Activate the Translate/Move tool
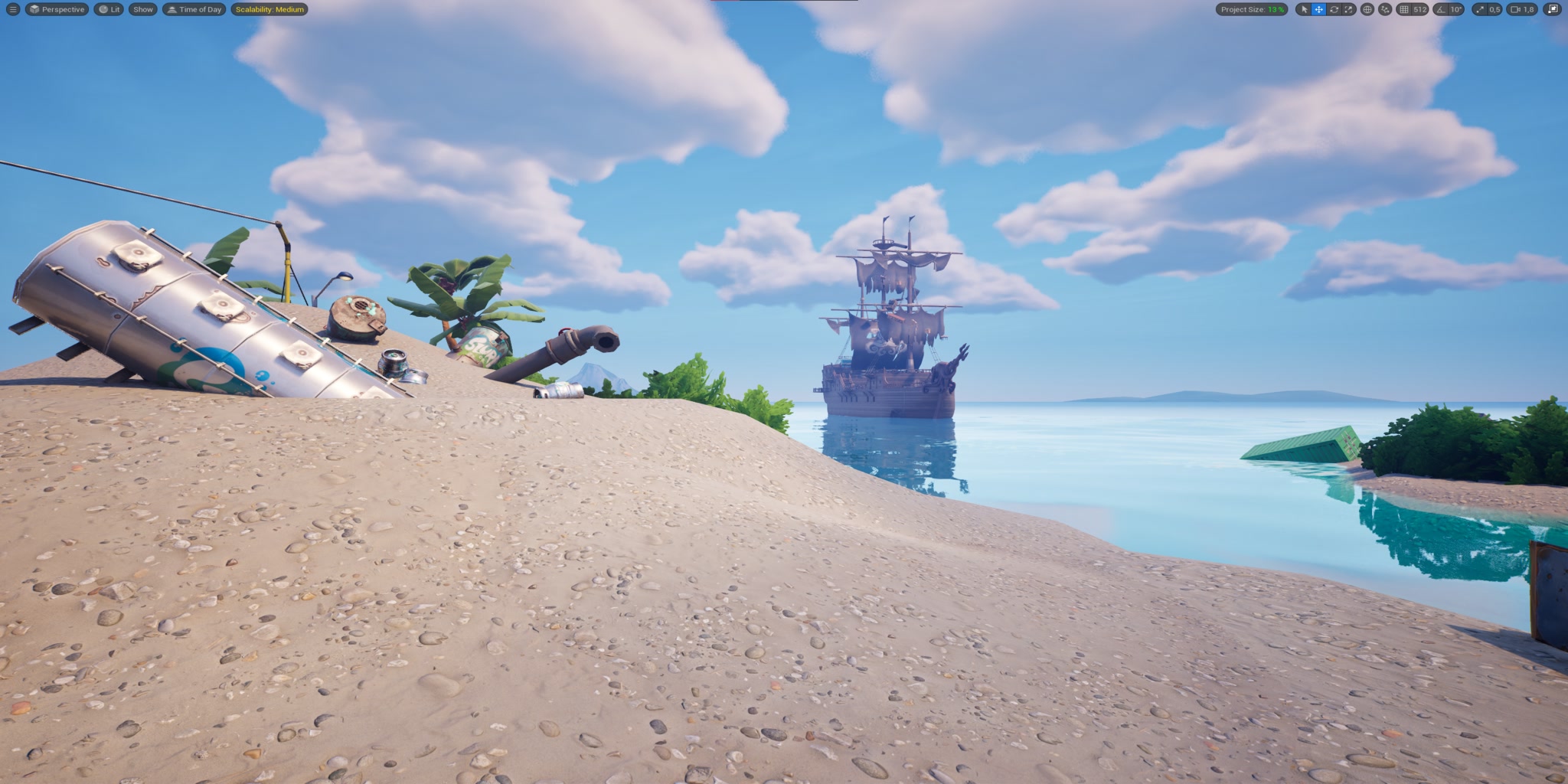The width and height of the screenshot is (1568, 784). 1319,10
